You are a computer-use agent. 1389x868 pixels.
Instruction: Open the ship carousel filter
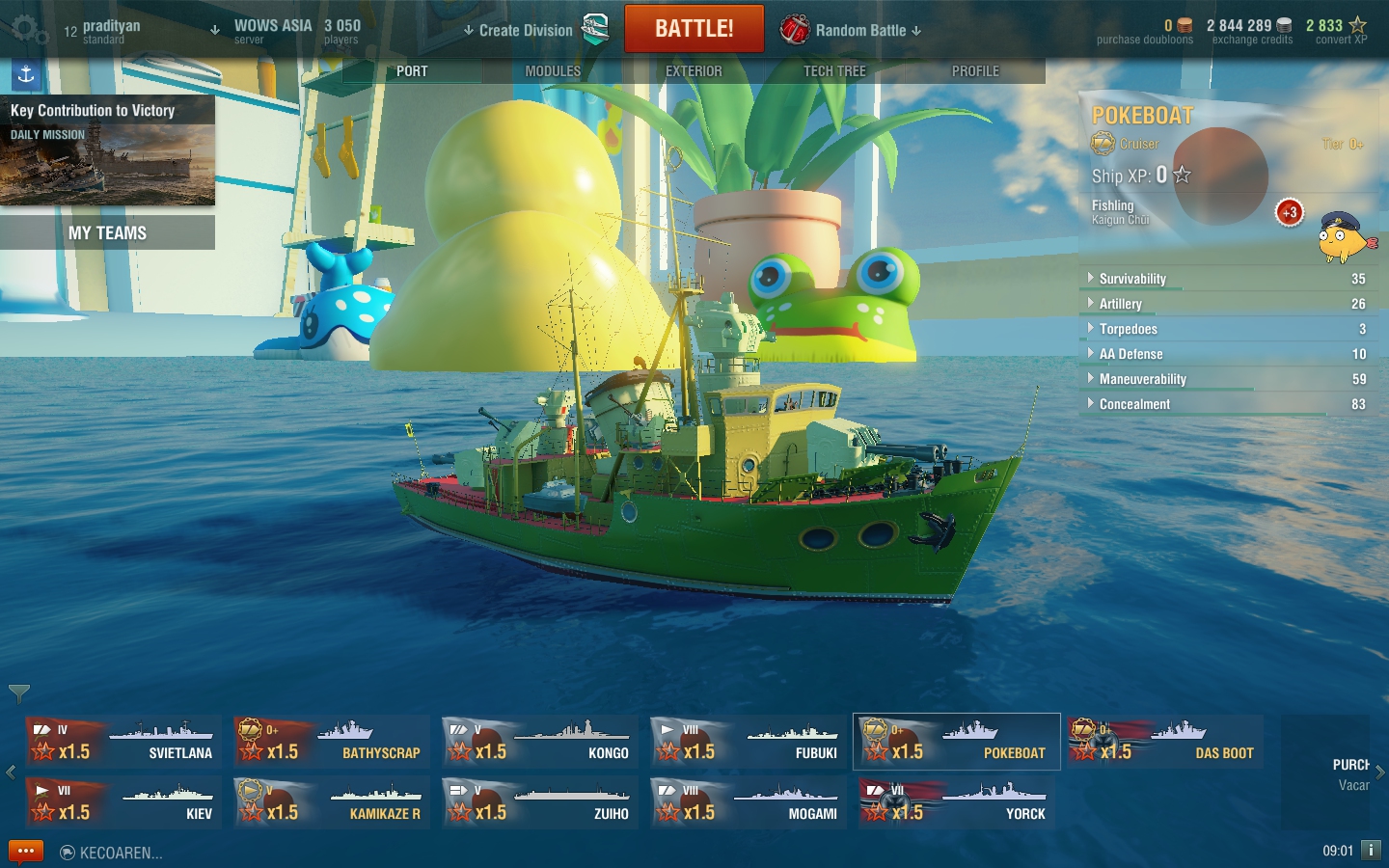click(x=19, y=692)
